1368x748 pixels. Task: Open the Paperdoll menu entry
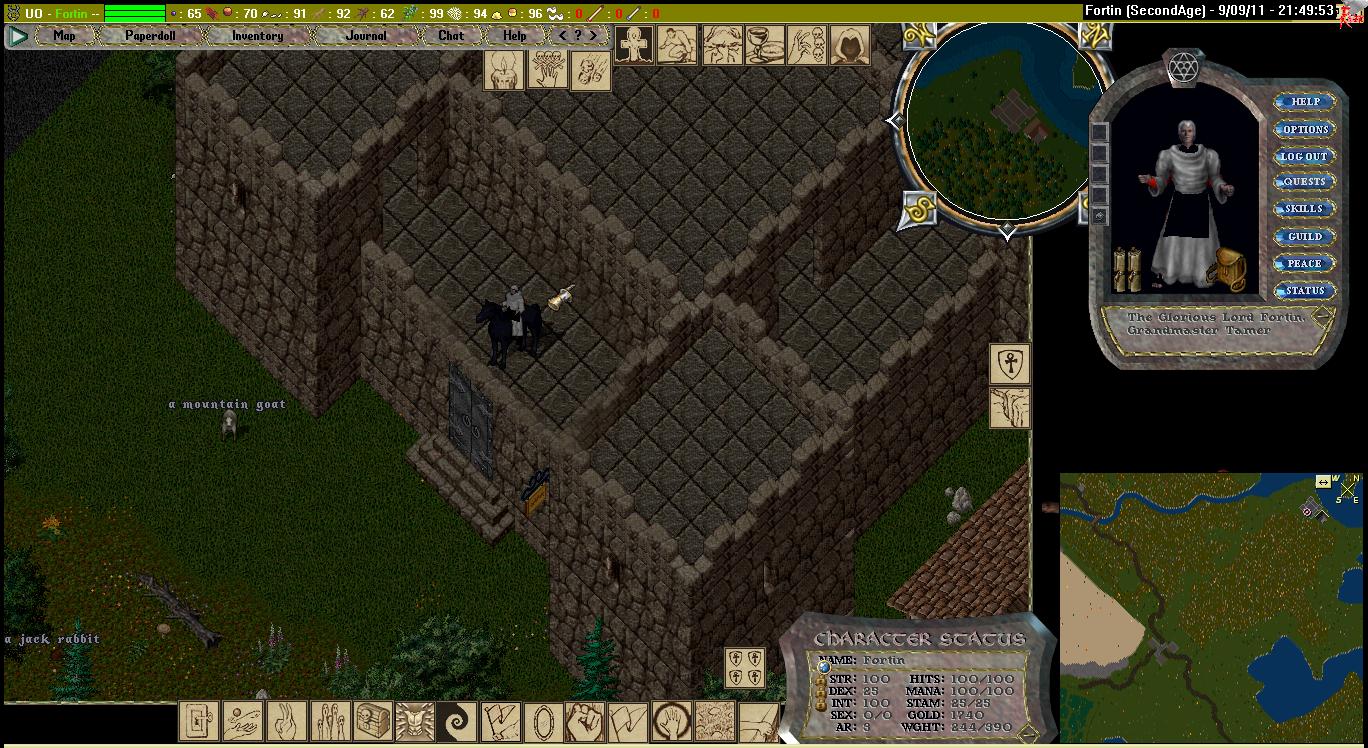[150, 36]
